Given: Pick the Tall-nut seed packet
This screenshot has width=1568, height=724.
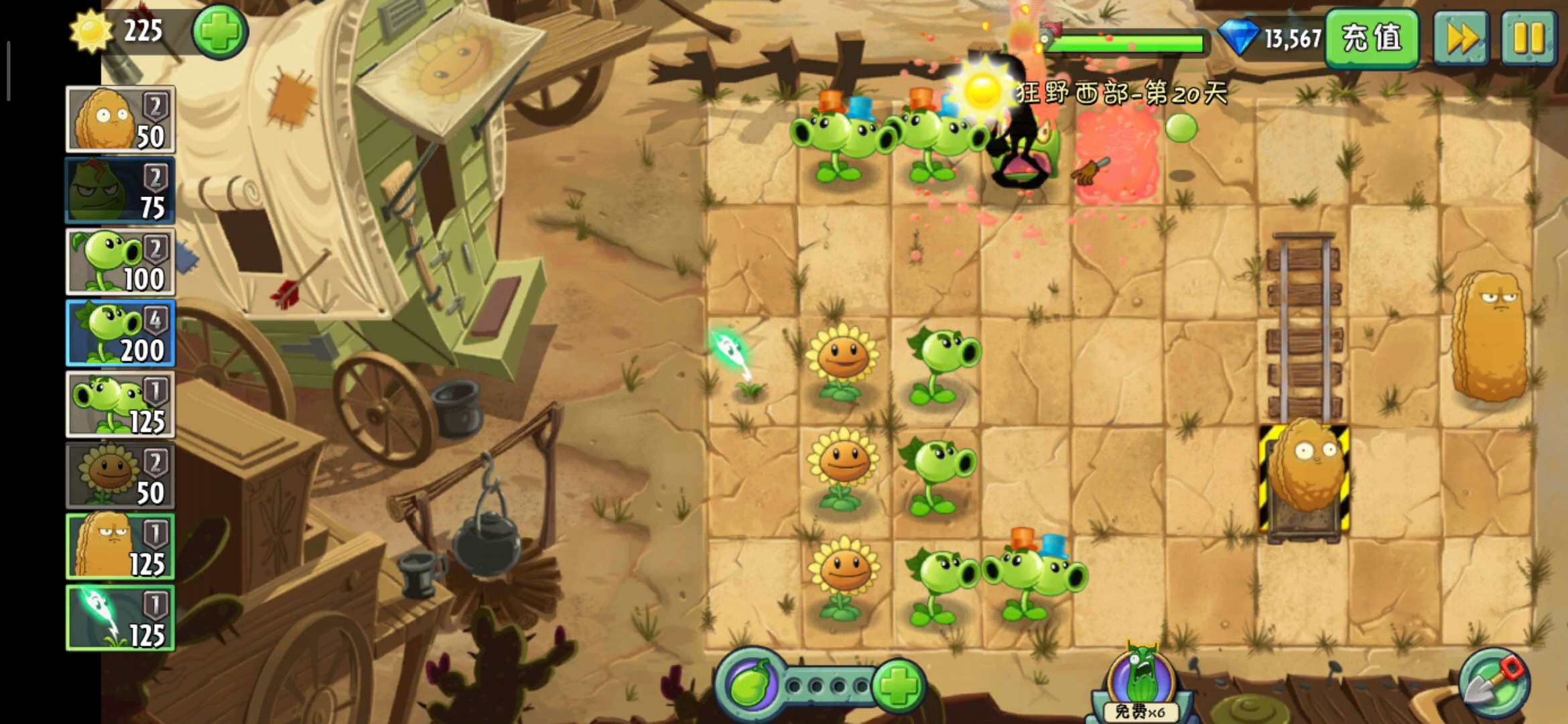Looking at the screenshot, I should pyautogui.click(x=120, y=547).
